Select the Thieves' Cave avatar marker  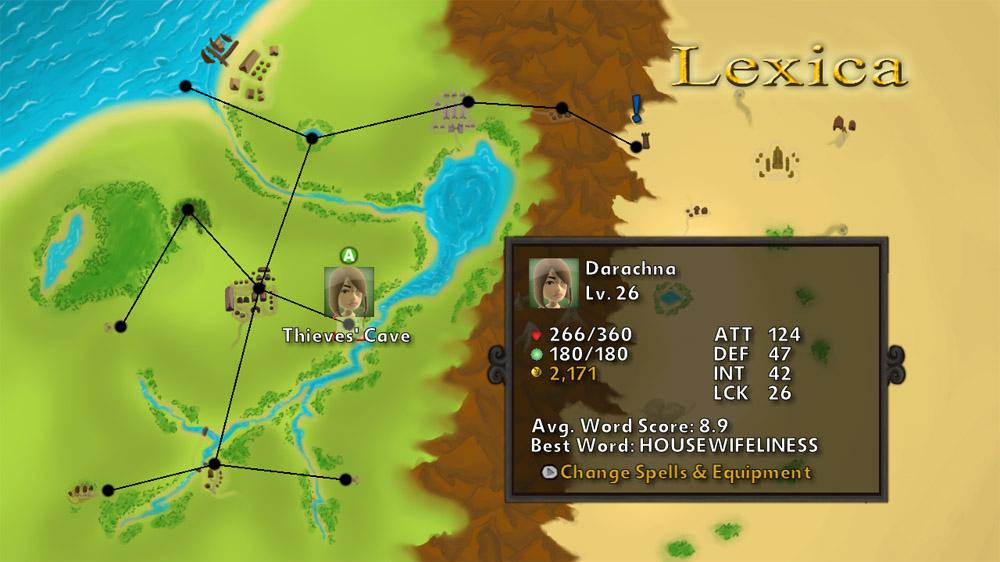point(348,292)
